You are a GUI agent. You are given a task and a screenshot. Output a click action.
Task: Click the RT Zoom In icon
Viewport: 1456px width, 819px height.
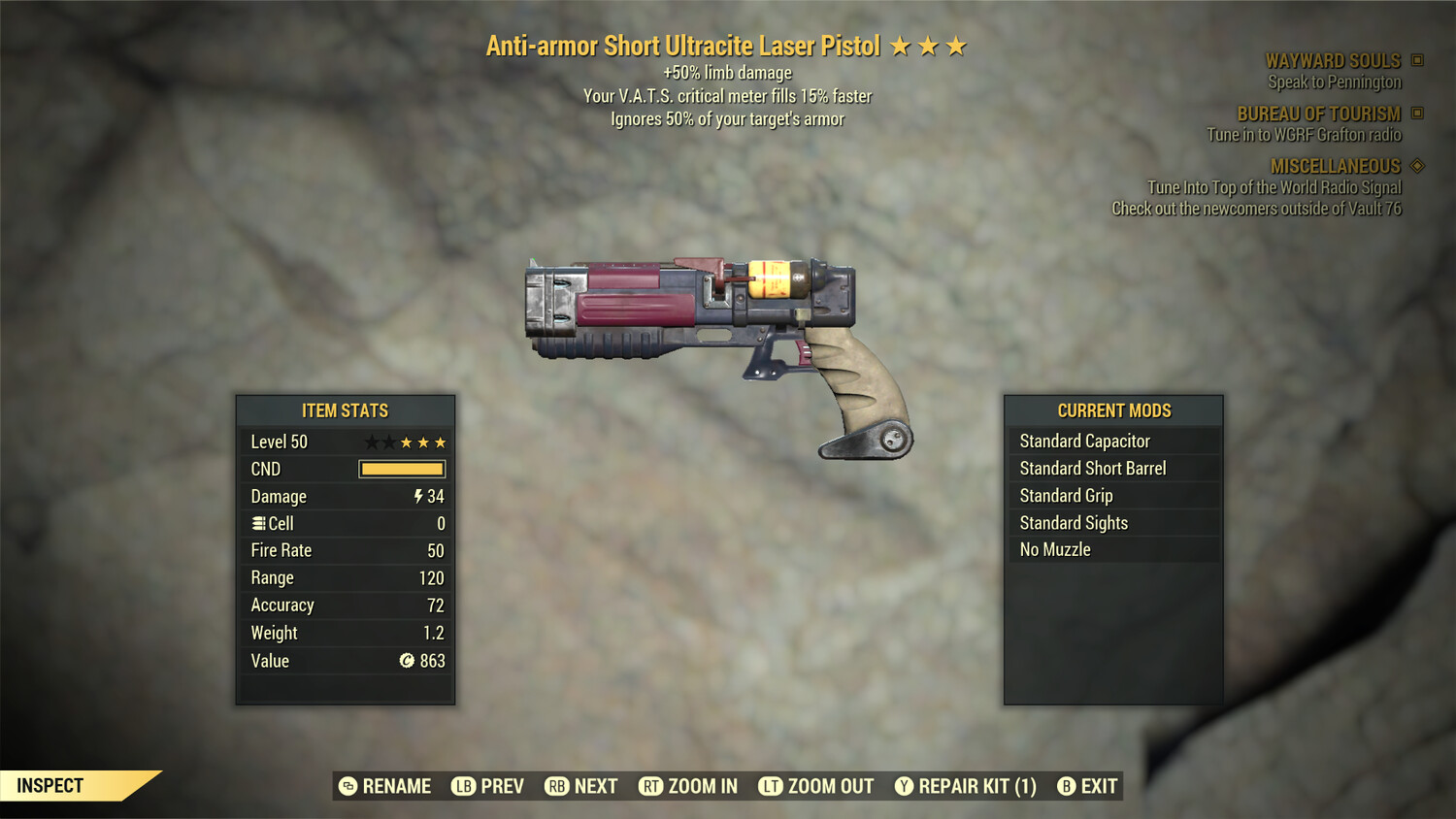coord(651,786)
